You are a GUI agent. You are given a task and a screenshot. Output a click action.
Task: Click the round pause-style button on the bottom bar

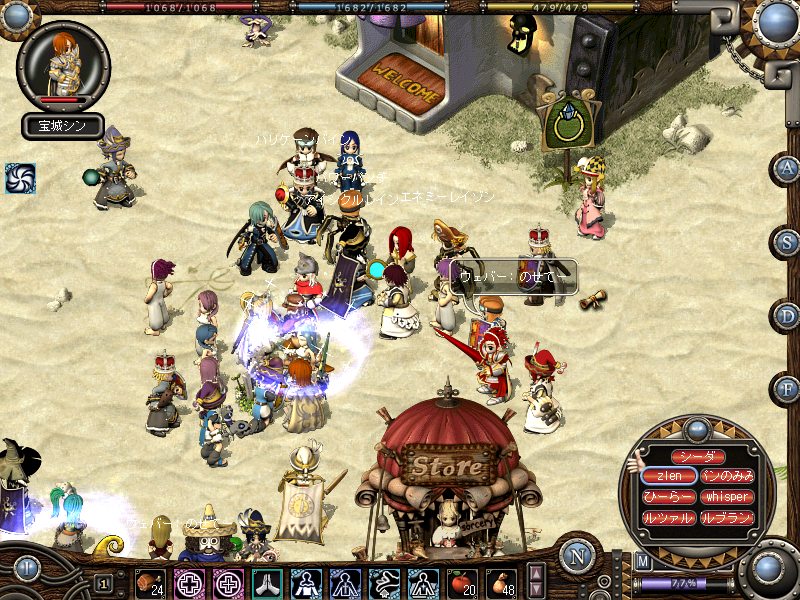pos(26,569)
